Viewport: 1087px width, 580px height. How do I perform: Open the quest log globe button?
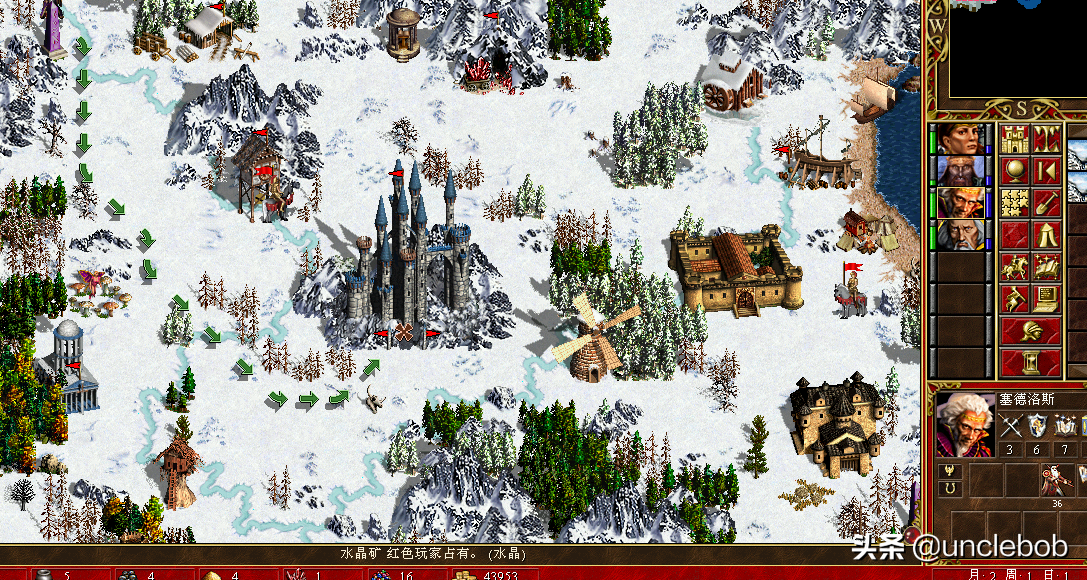pos(1015,170)
